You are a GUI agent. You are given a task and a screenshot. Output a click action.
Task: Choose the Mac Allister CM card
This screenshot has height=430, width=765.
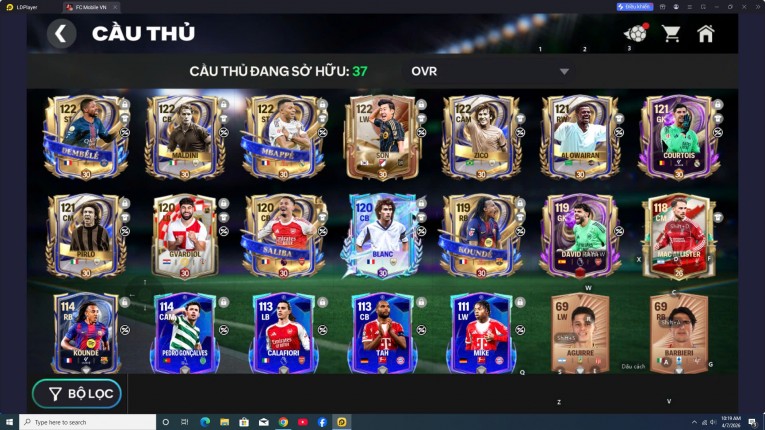[x=678, y=235]
